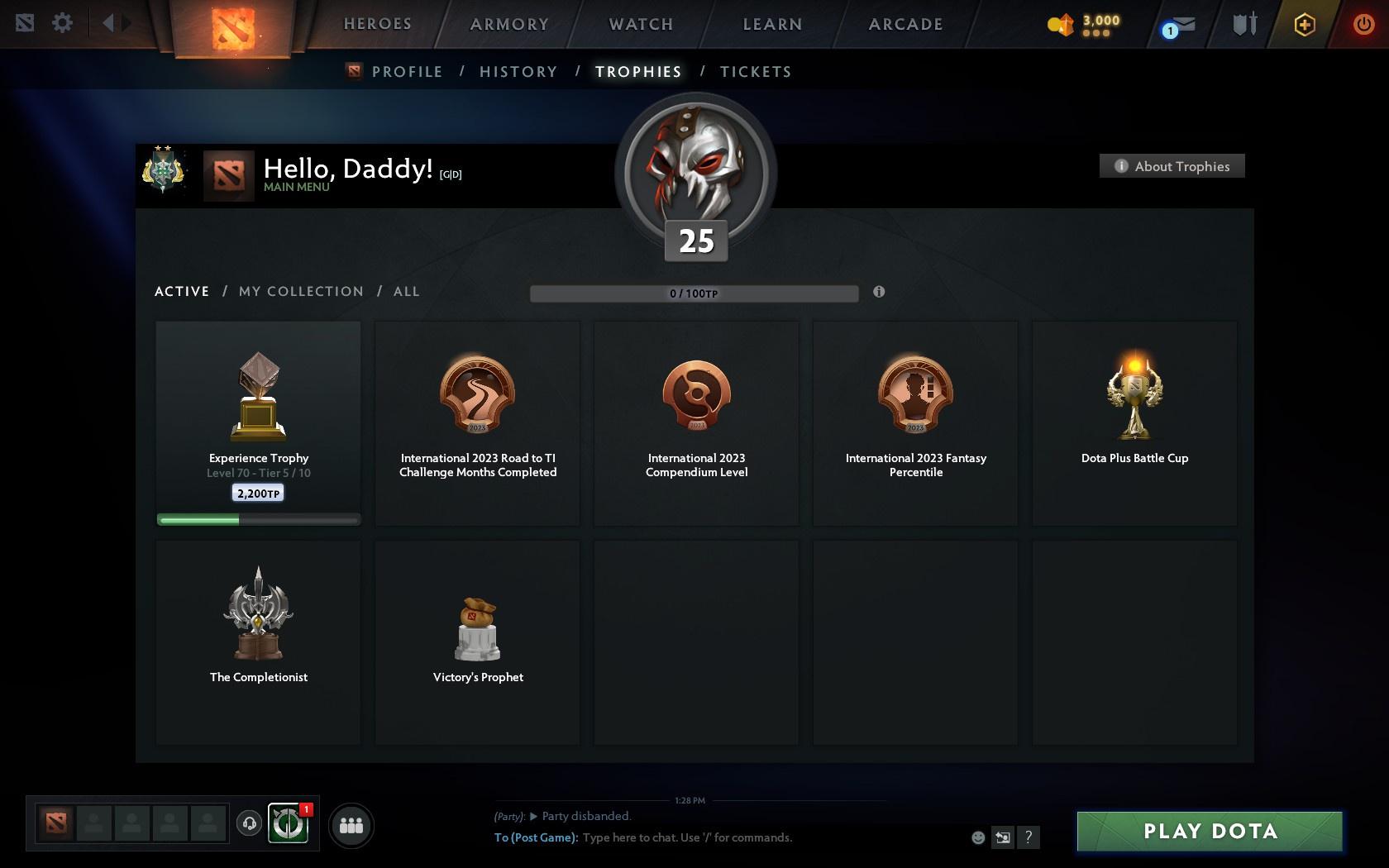The width and height of the screenshot is (1389, 868).
Task: Open the Dota Plus hexagon icon
Action: click(x=1305, y=25)
